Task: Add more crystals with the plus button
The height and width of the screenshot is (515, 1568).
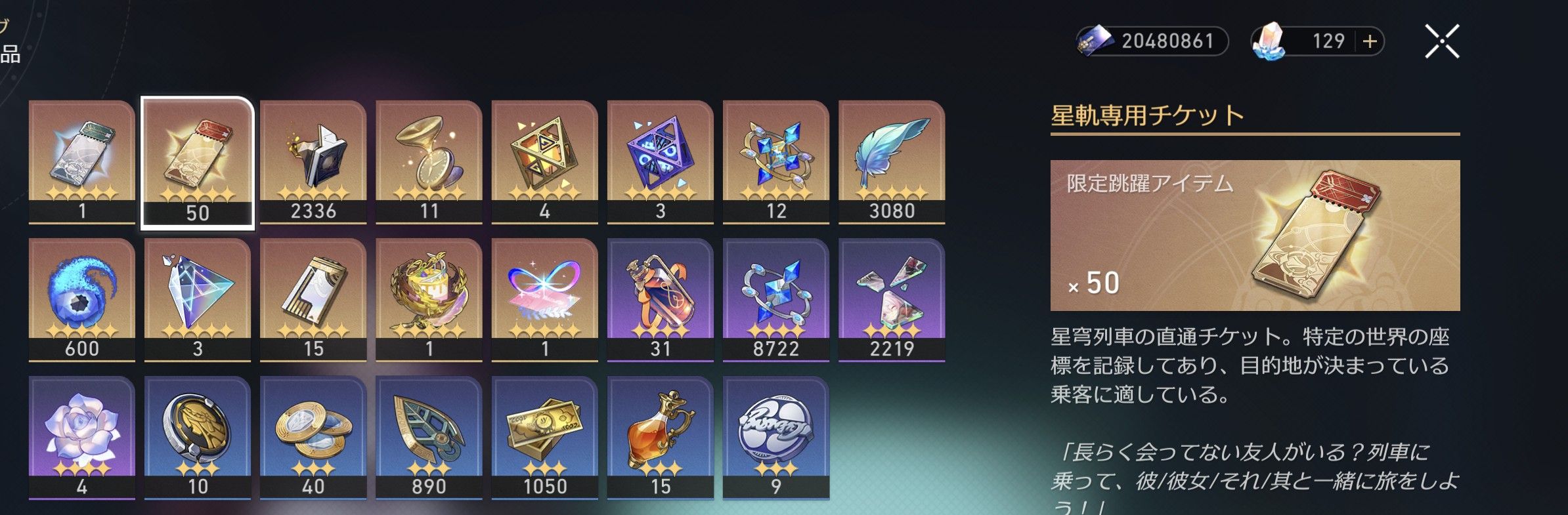Action: click(x=1370, y=41)
